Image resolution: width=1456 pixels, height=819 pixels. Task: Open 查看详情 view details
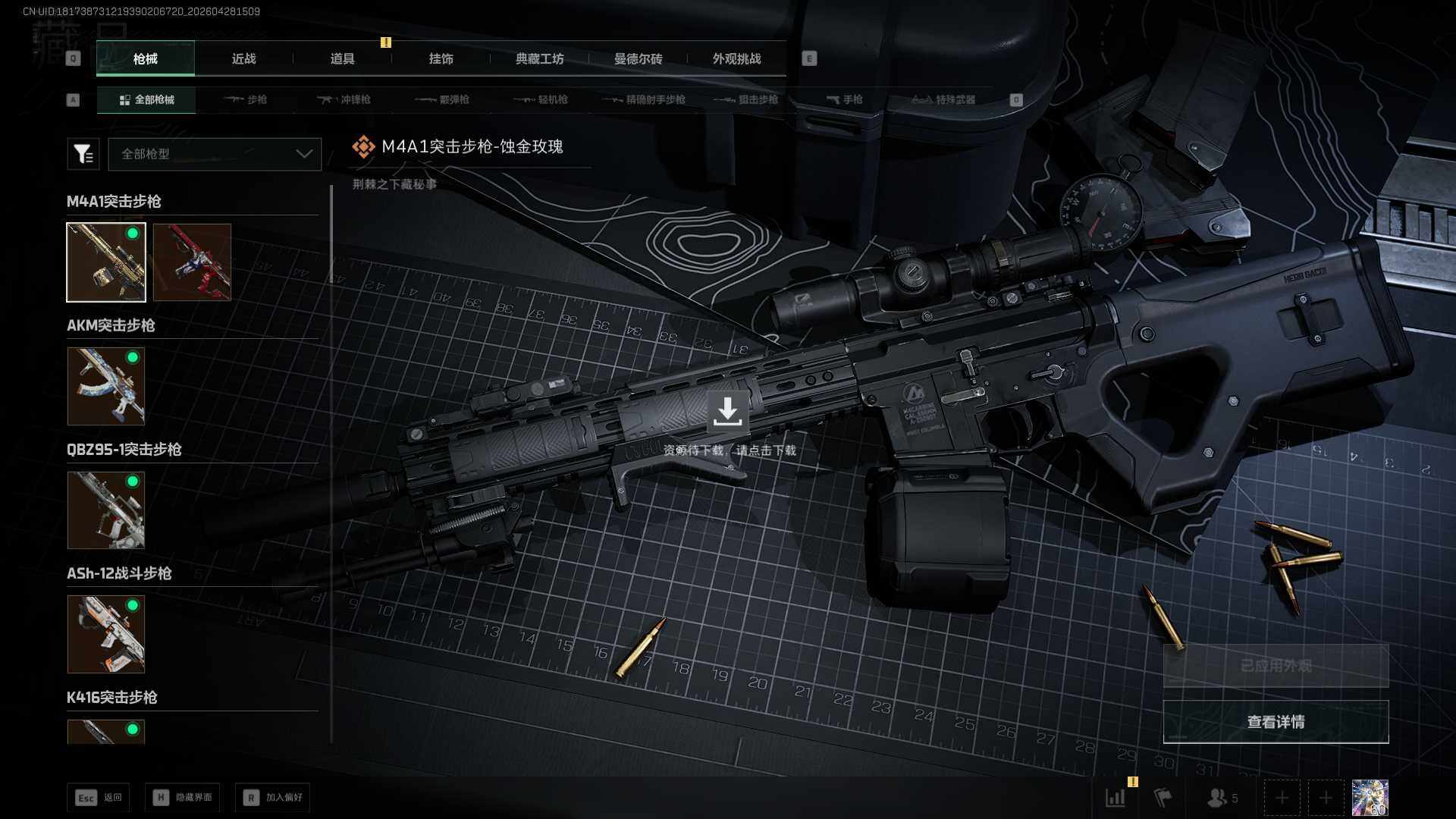coord(1276,722)
